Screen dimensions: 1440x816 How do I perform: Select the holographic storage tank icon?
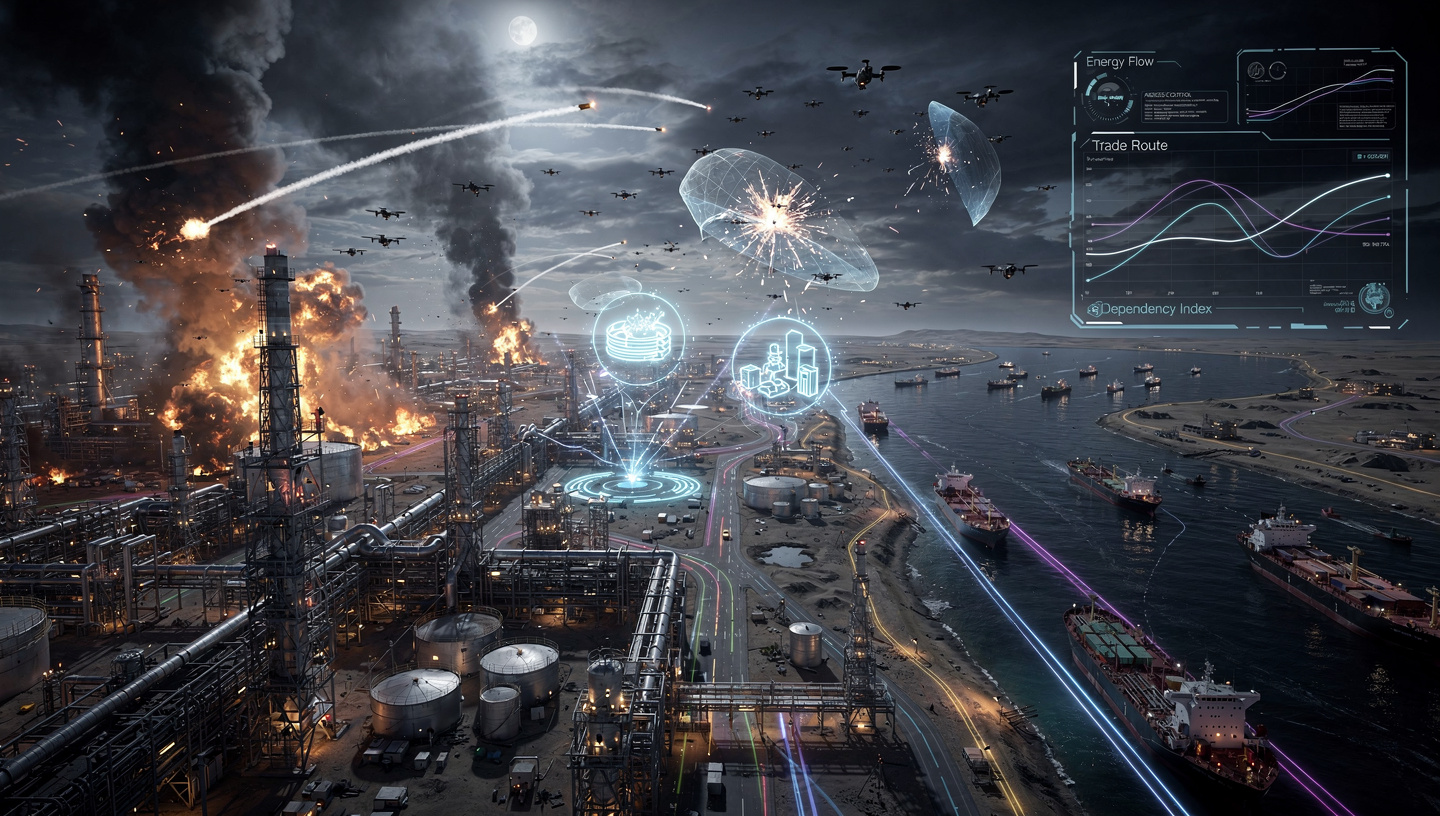coord(637,340)
